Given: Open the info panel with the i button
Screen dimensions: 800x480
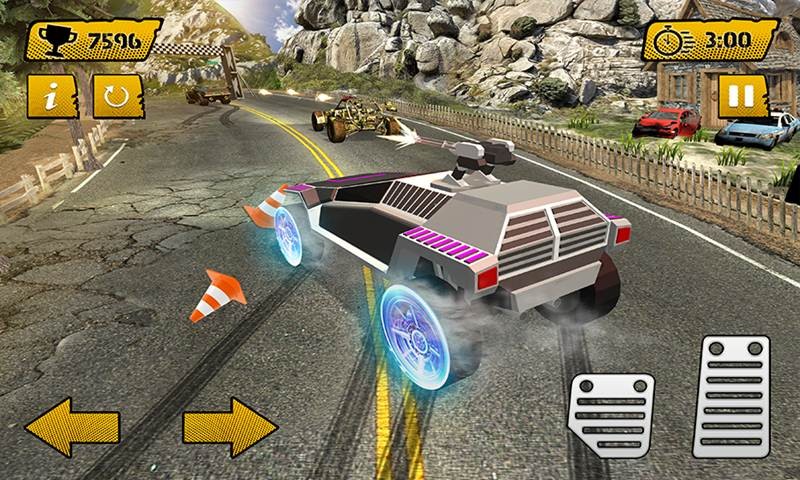Looking at the screenshot, I should click(x=53, y=96).
